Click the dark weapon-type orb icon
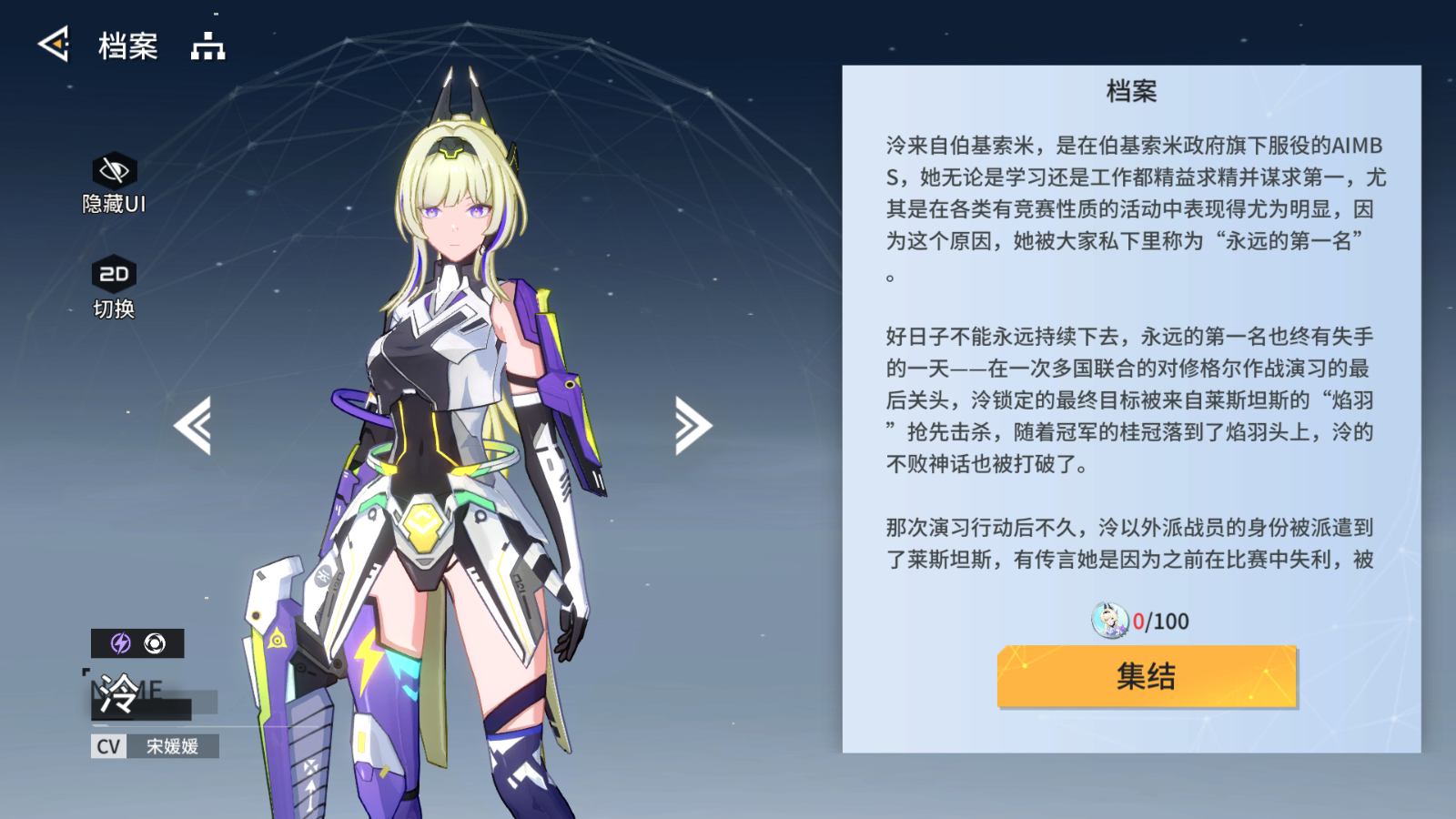The width and height of the screenshot is (1456, 819). click(x=155, y=642)
